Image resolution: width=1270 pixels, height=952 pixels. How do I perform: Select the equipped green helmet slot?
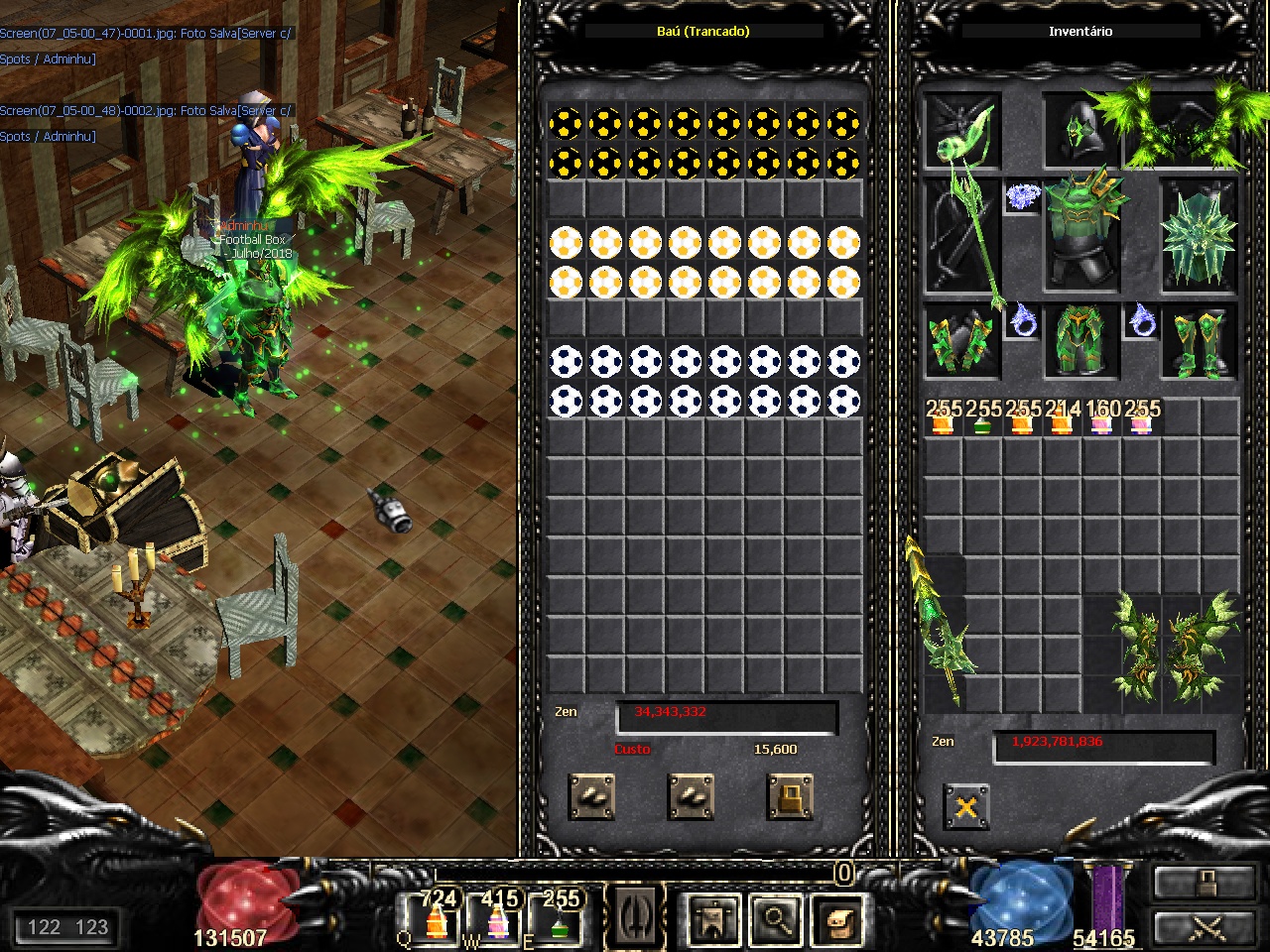pyautogui.click(x=1079, y=131)
